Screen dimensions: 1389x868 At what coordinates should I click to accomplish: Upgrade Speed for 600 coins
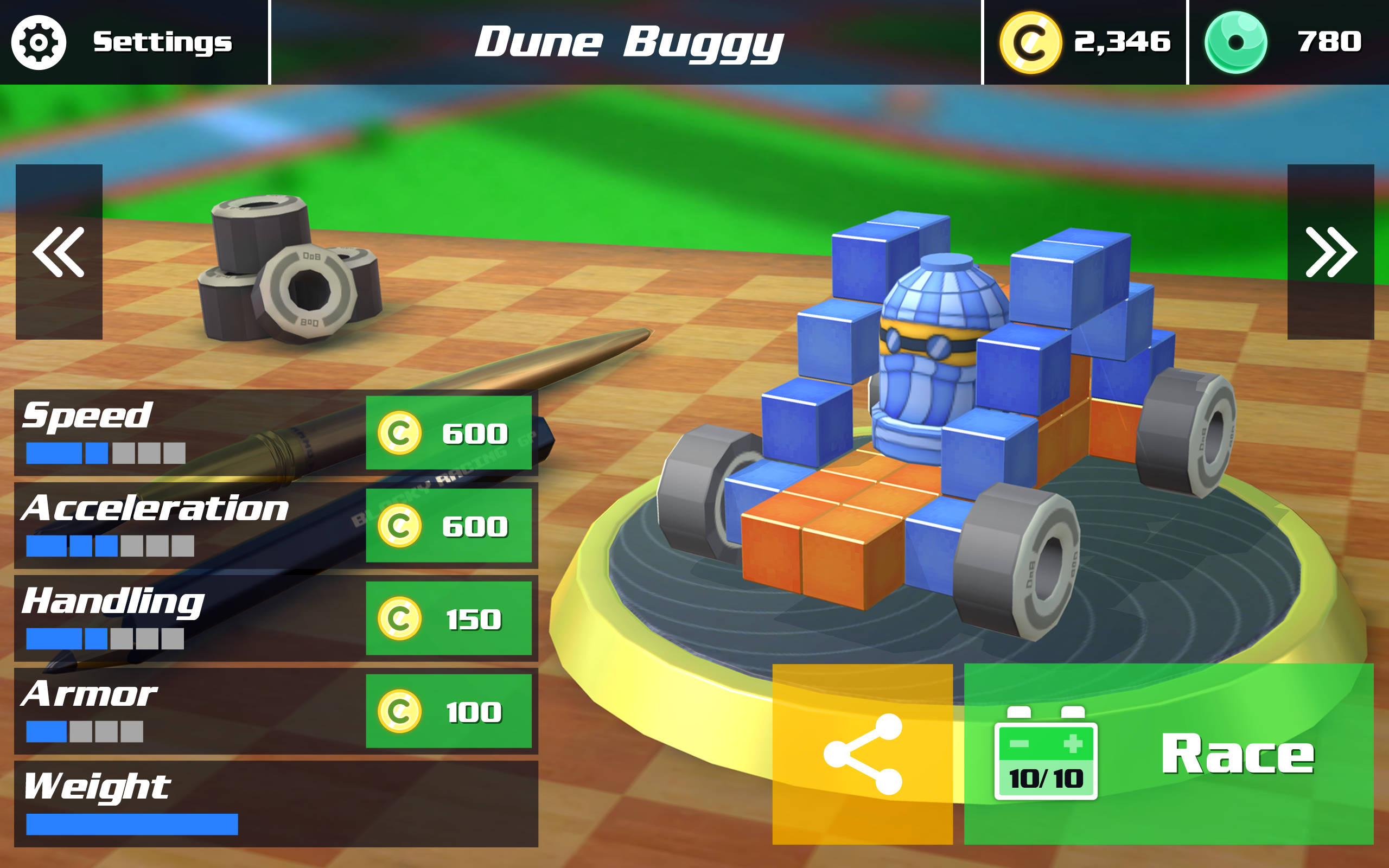pyautogui.click(x=450, y=435)
